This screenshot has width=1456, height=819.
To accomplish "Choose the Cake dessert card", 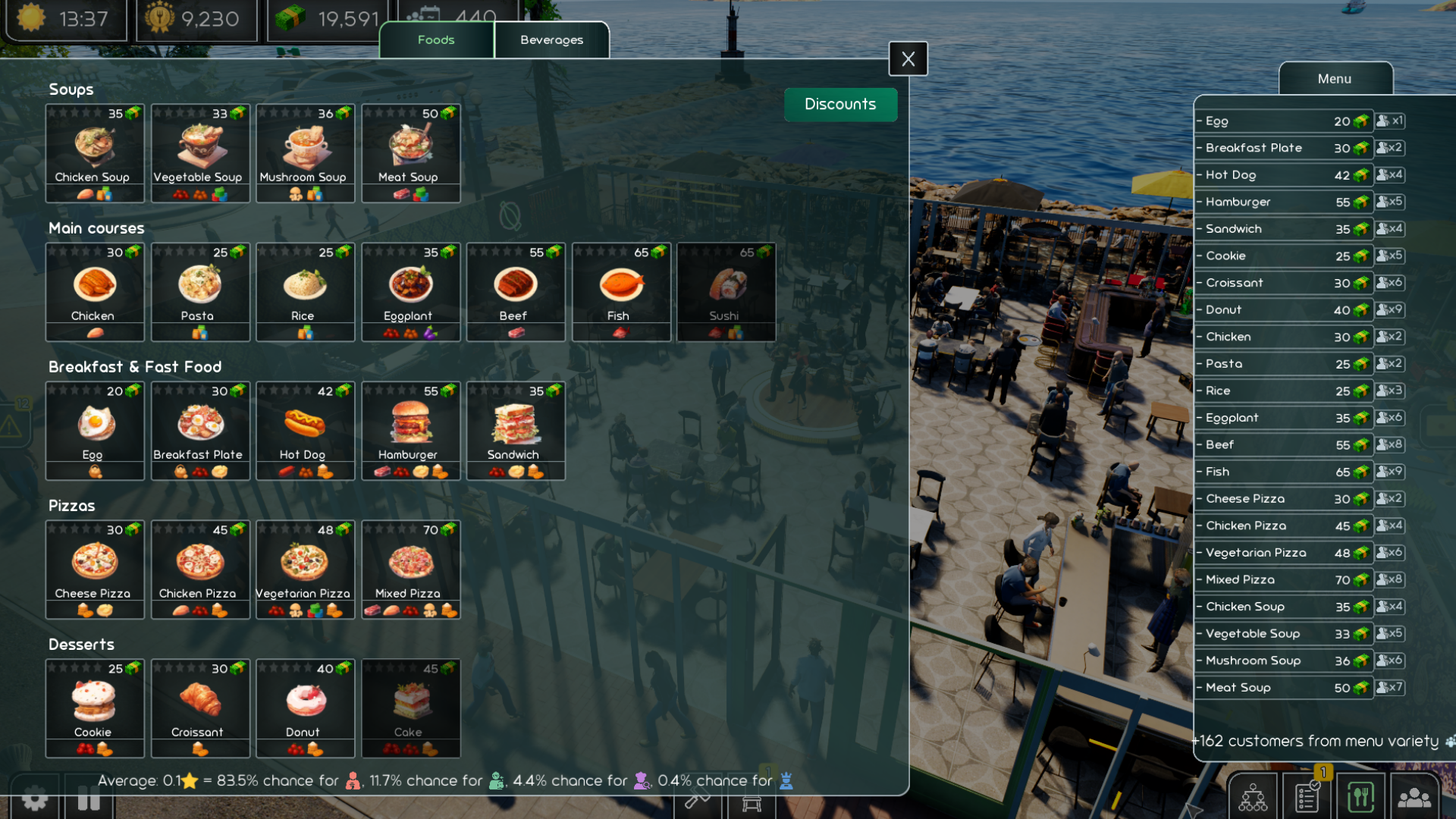I will pos(410,708).
